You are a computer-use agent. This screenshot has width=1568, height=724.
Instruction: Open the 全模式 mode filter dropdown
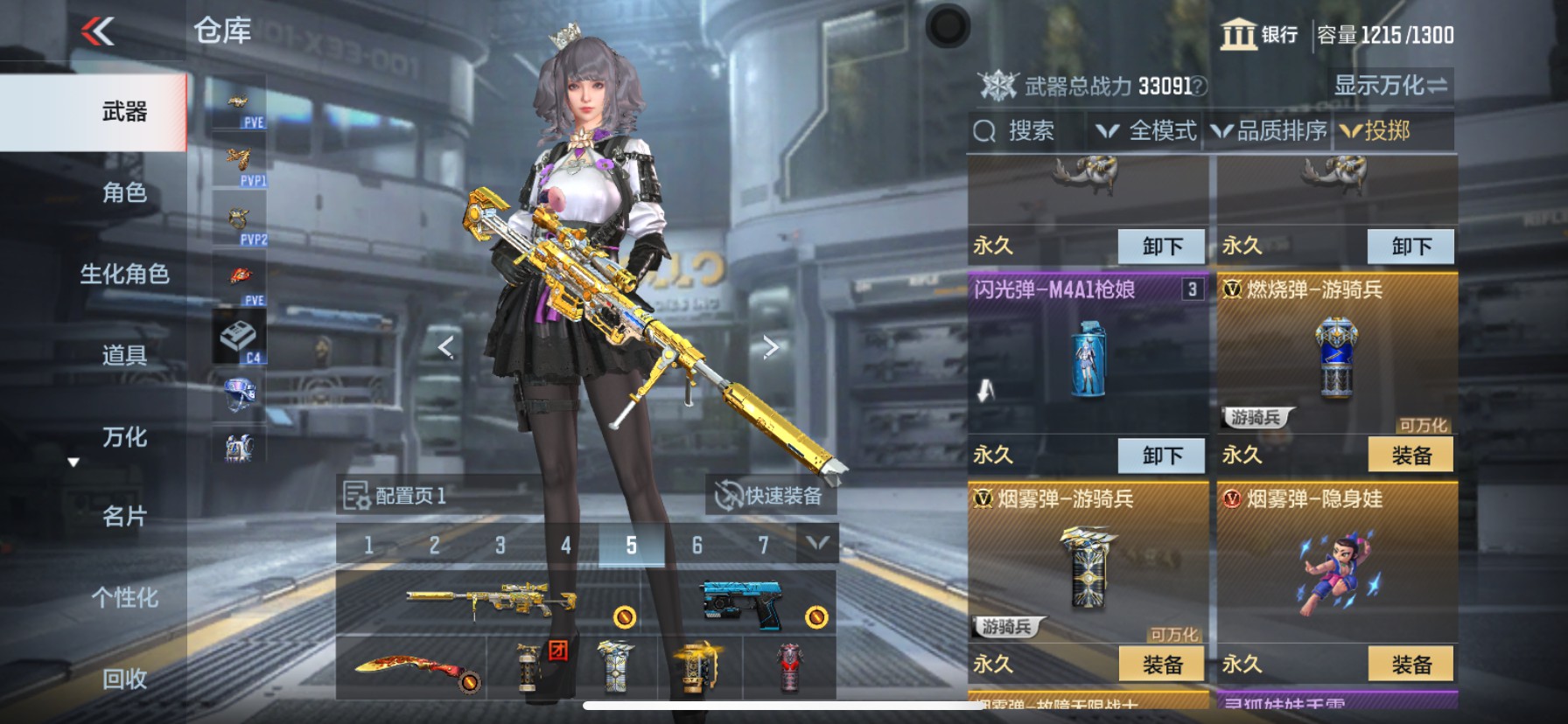1148,131
